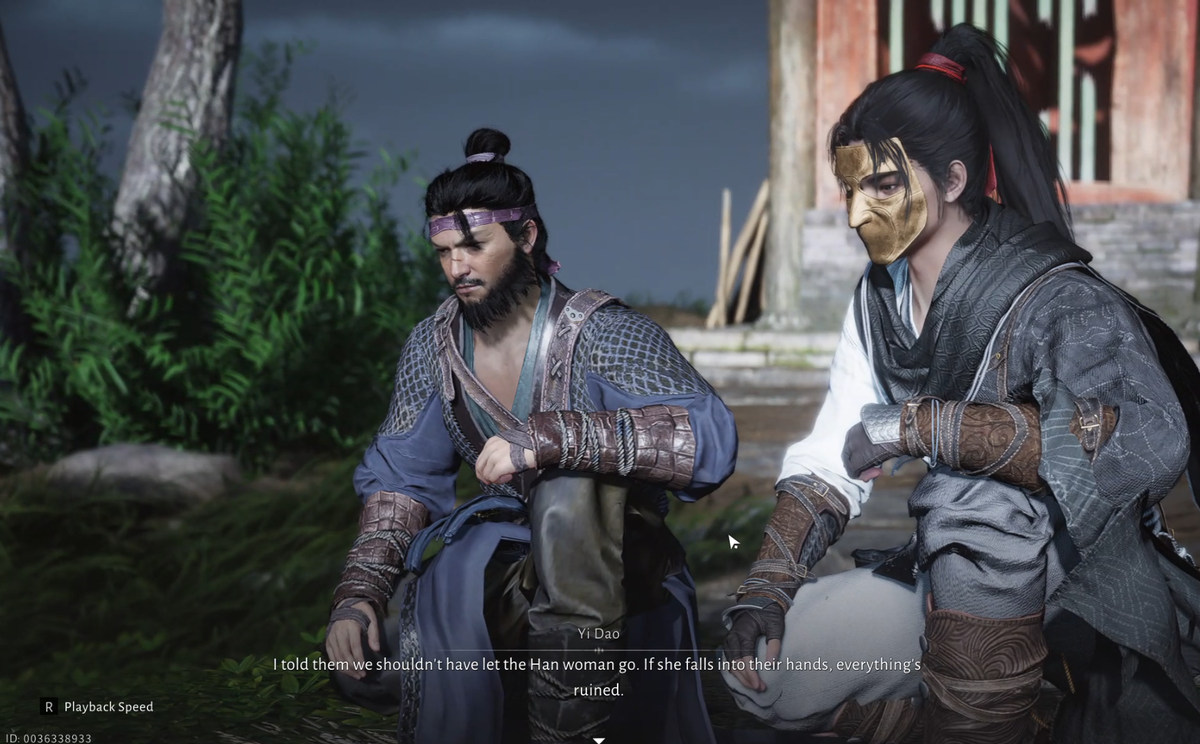Image resolution: width=1200 pixels, height=744 pixels.
Task: Change the dialogue Playback Speed
Action: [97, 707]
